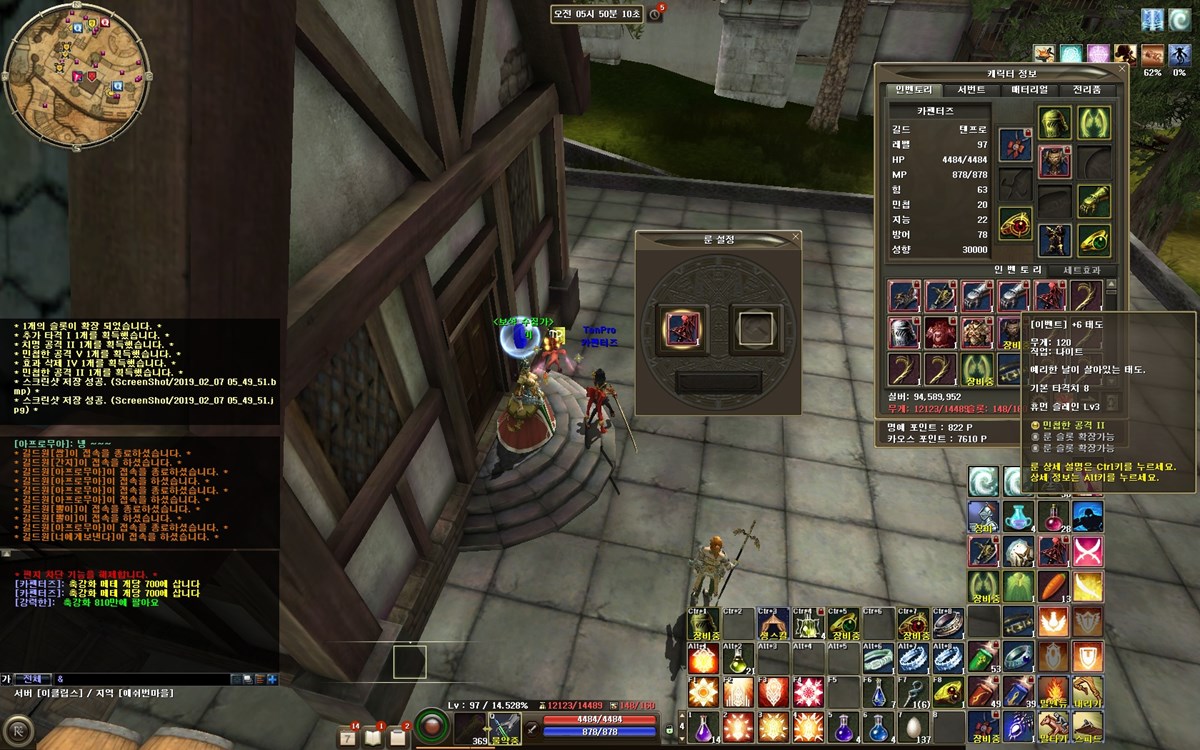Close the character info window
The height and width of the screenshot is (750, 1200).
tap(1122, 69)
